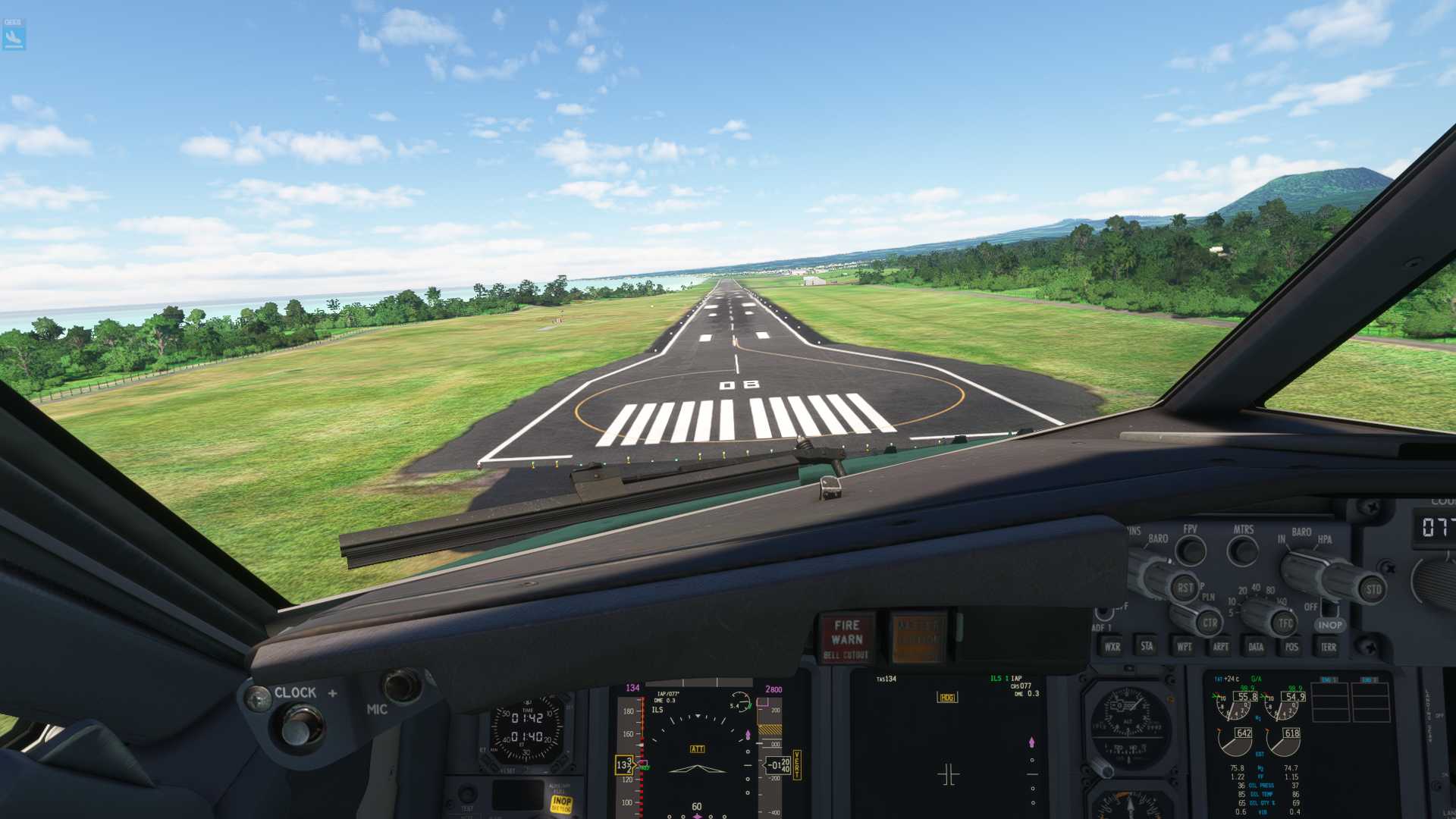
Task: Toggle the STA stations display button
Action: [1147, 646]
